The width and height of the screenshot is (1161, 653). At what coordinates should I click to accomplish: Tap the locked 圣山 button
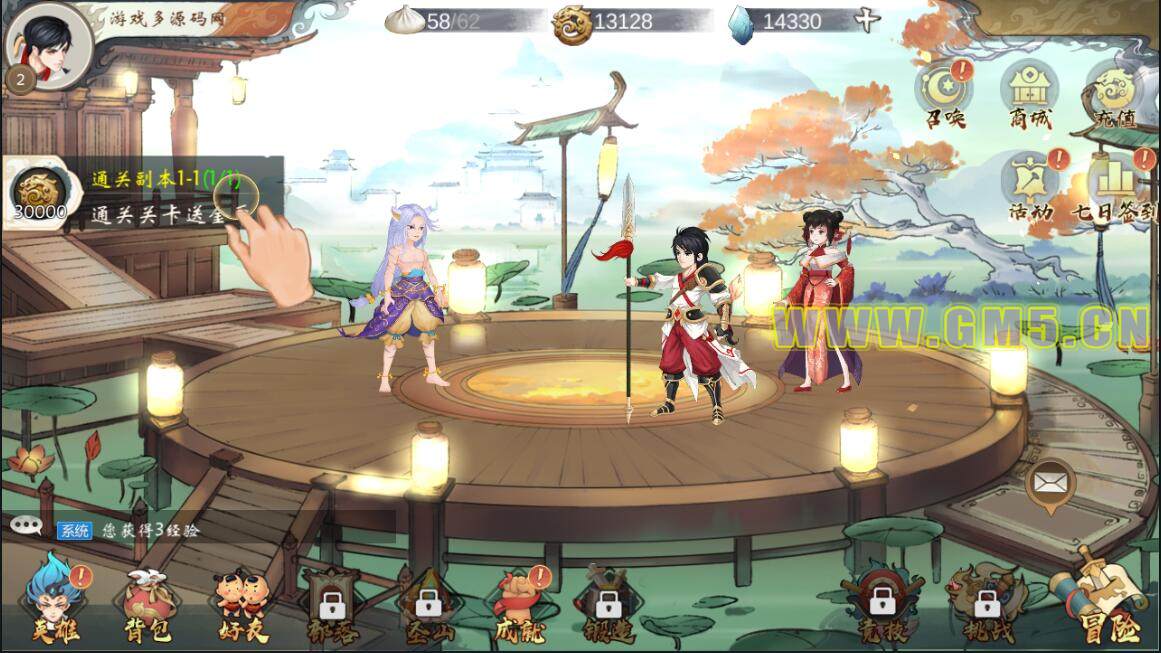[428, 605]
